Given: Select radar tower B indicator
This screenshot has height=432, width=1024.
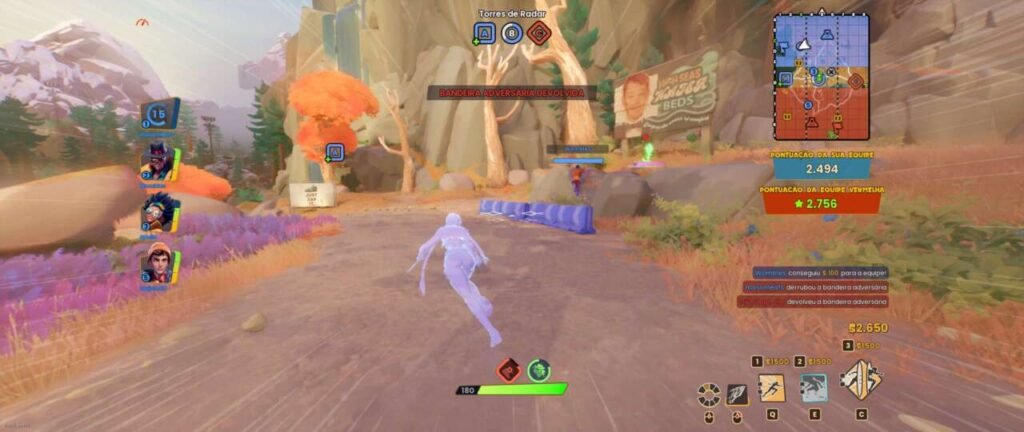Looking at the screenshot, I should point(512,33).
